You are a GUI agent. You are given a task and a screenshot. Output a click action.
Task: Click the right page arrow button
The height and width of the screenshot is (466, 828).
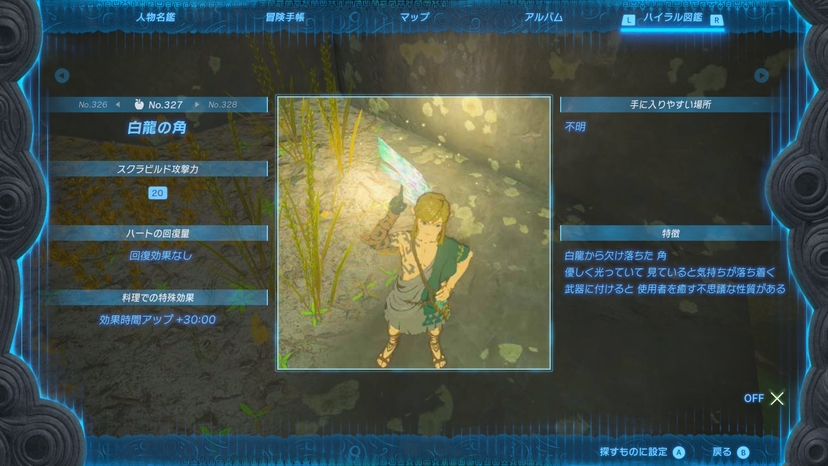pyautogui.click(x=761, y=76)
